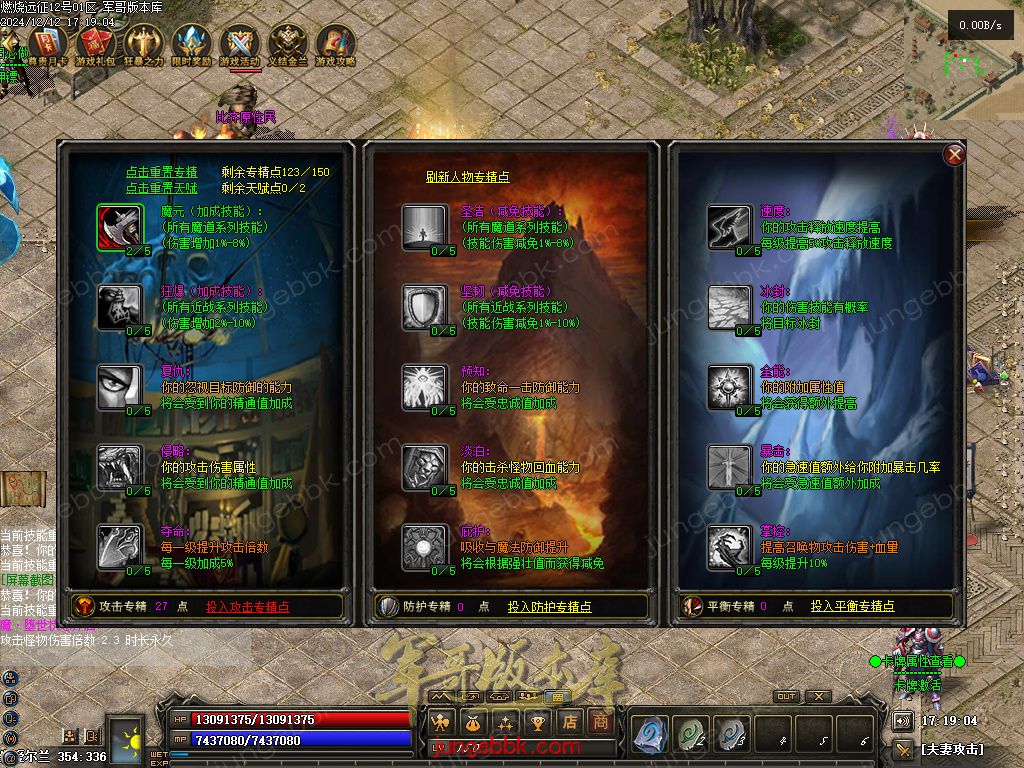This screenshot has height=768, width=1024.
Task: Open the 尊贵月卡 monthly card icon
Action: [x=47, y=45]
